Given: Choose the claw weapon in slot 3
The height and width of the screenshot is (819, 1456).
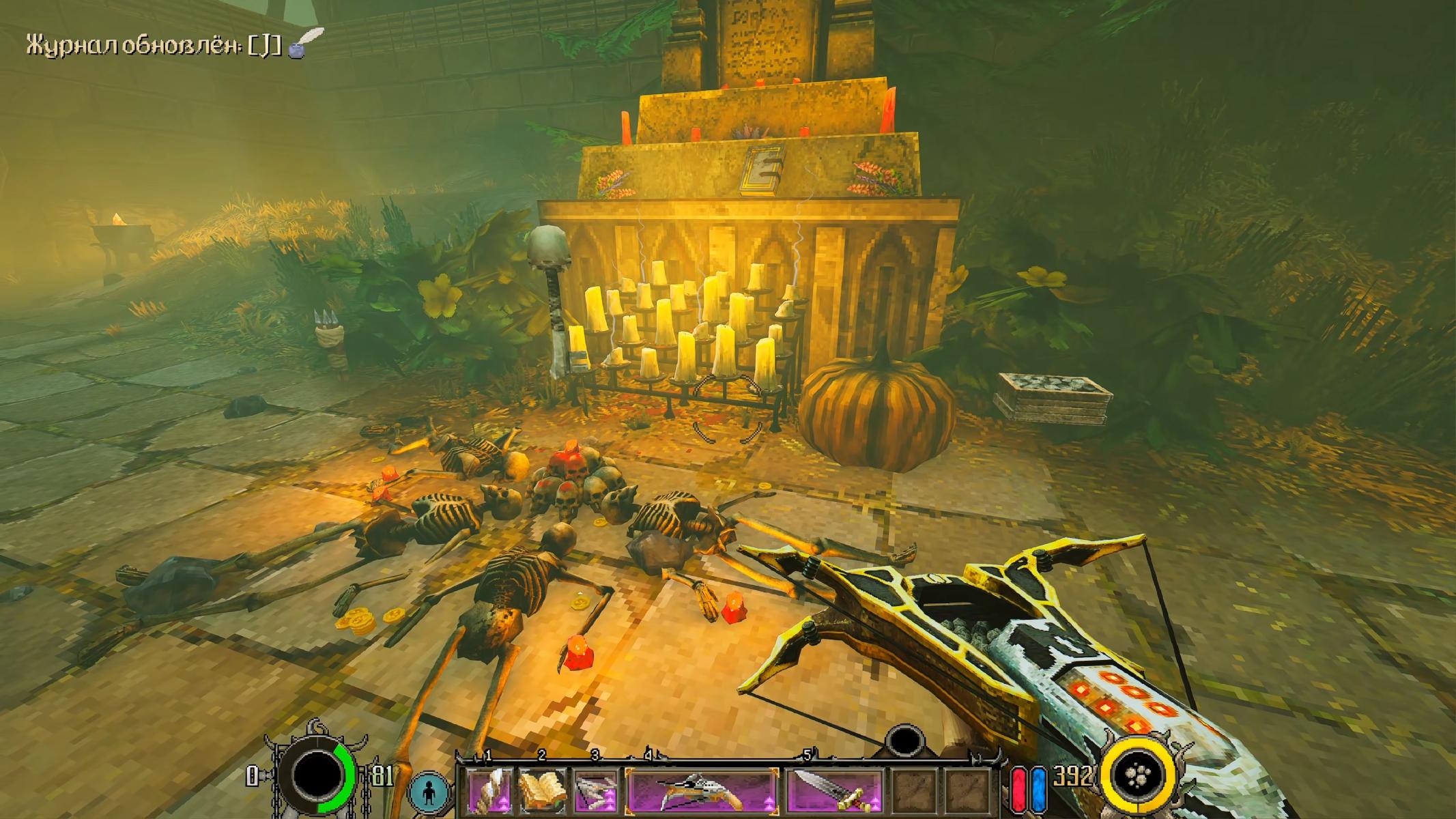Looking at the screenshot, I should pos(595,791).
